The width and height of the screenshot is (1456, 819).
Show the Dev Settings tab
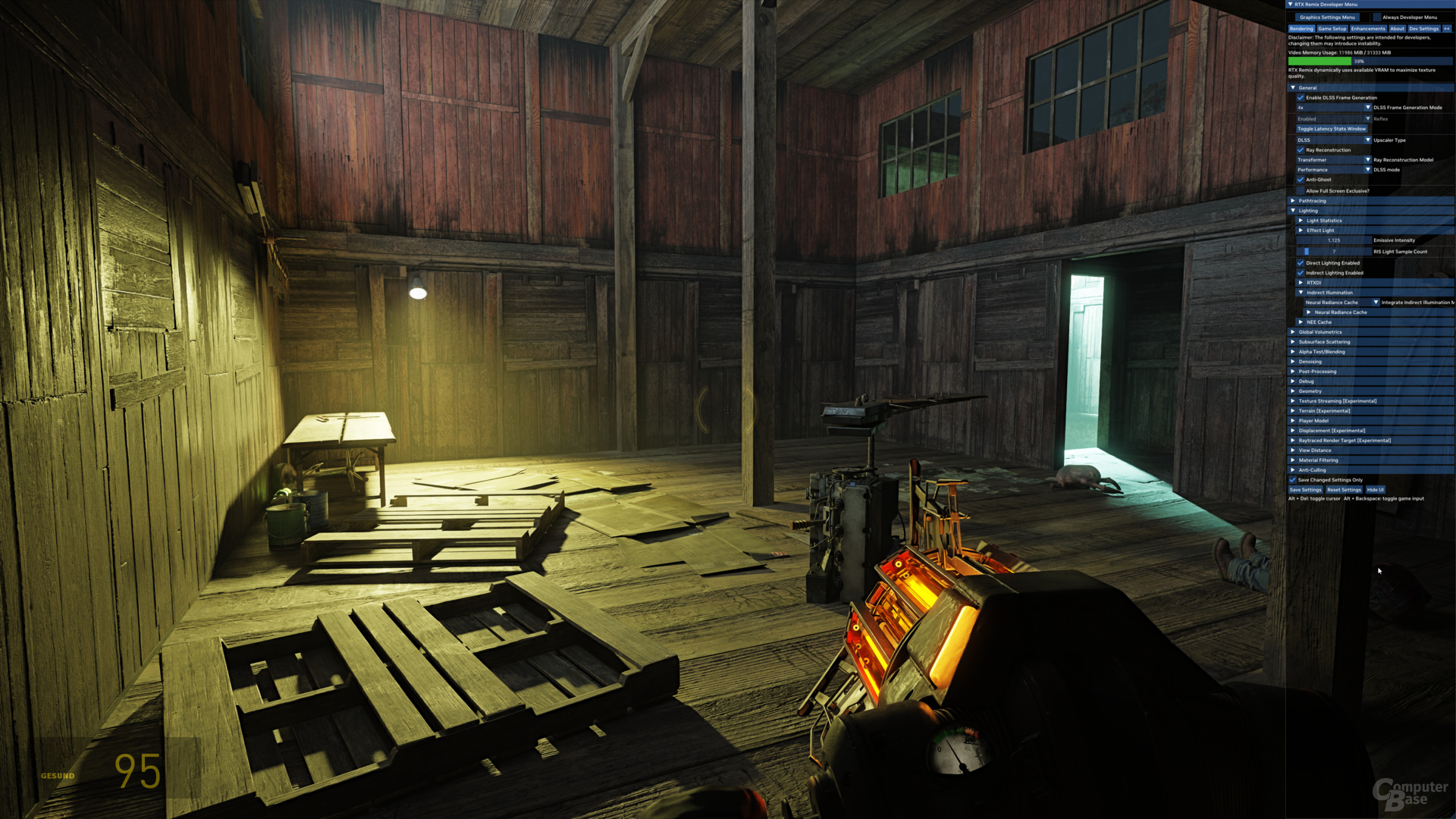coord(1423,29)
